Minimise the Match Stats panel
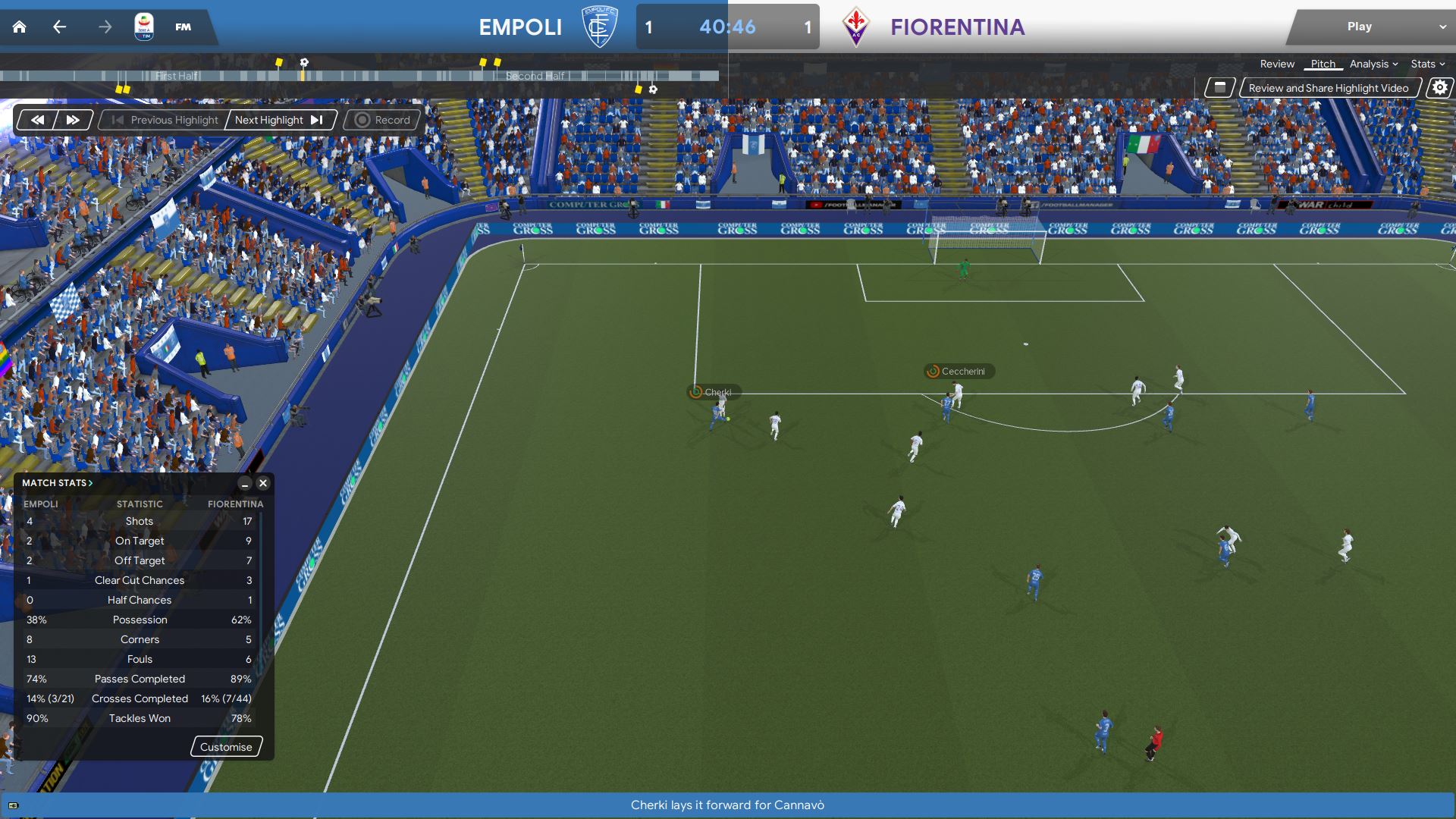The height and width of the screenshot is (819, 1456). pyautogui.click(x=245, y=483)
